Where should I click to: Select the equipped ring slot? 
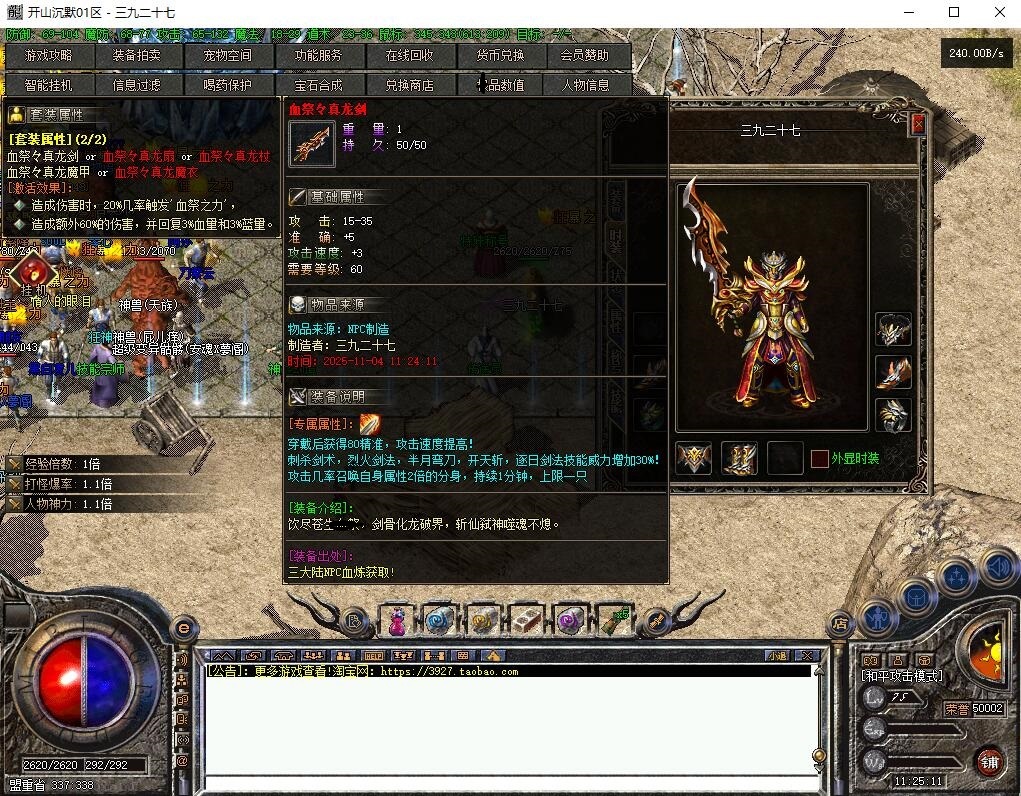tap(893, 413)
